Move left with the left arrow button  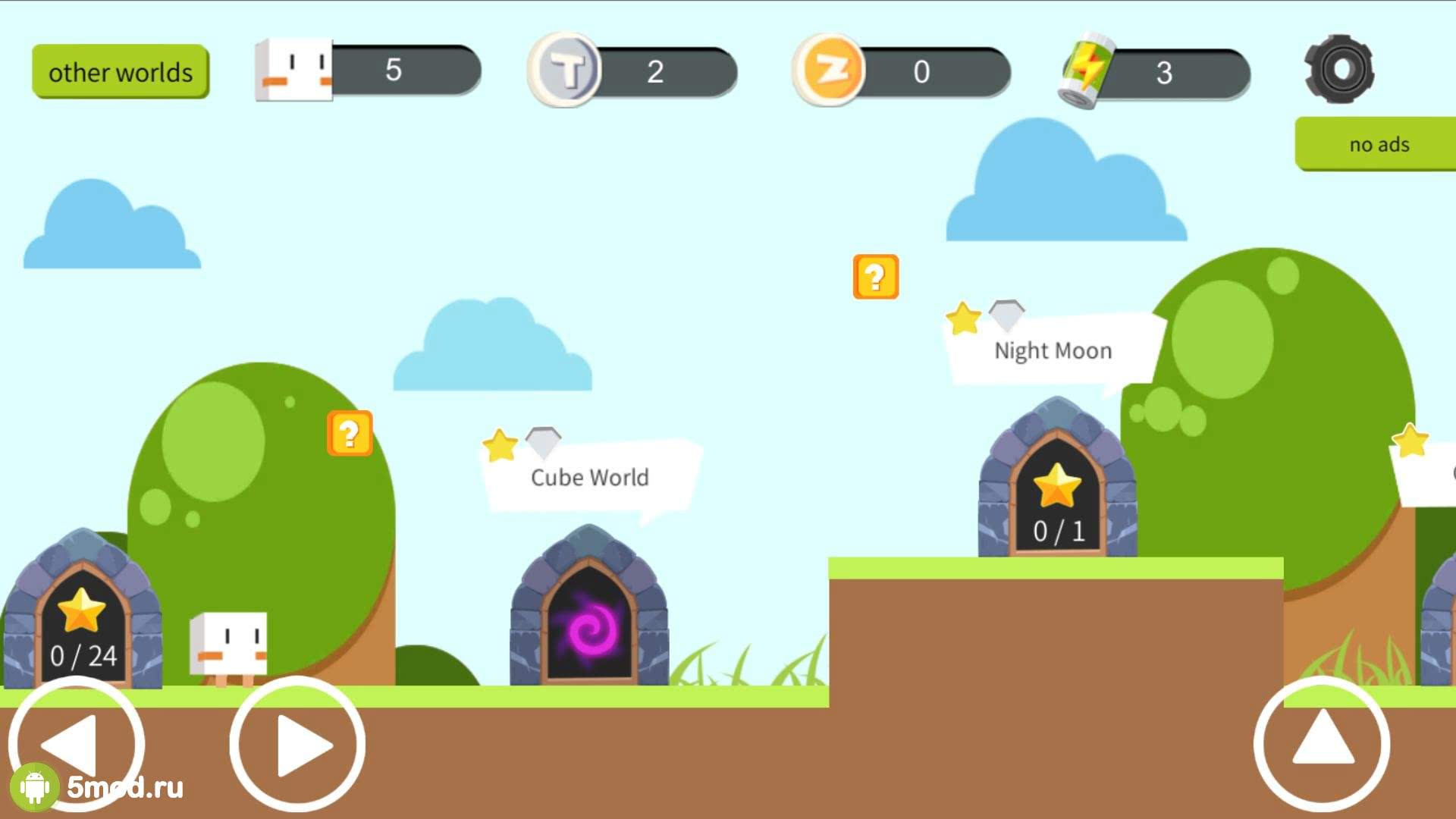click(75, 745)
